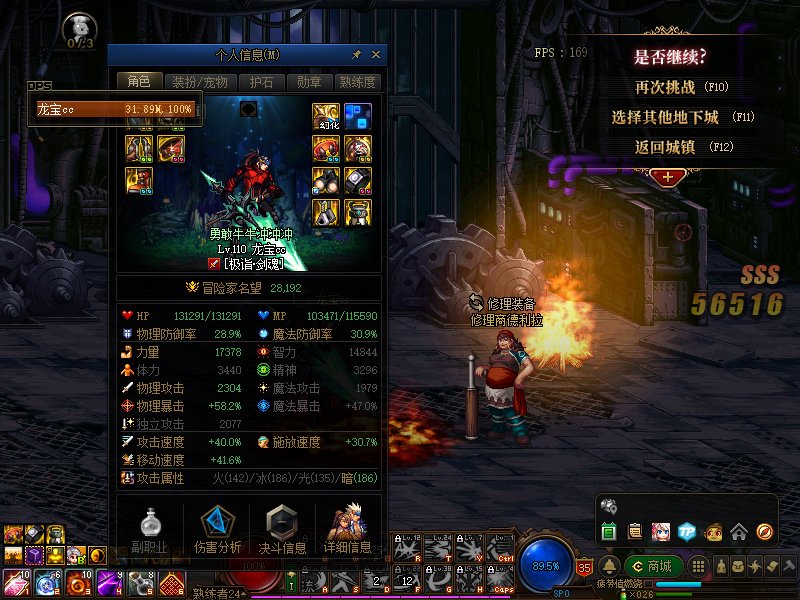Click the 幻化 equipment slot
This screenshot has width=800, height=600.
coord(326,116)
